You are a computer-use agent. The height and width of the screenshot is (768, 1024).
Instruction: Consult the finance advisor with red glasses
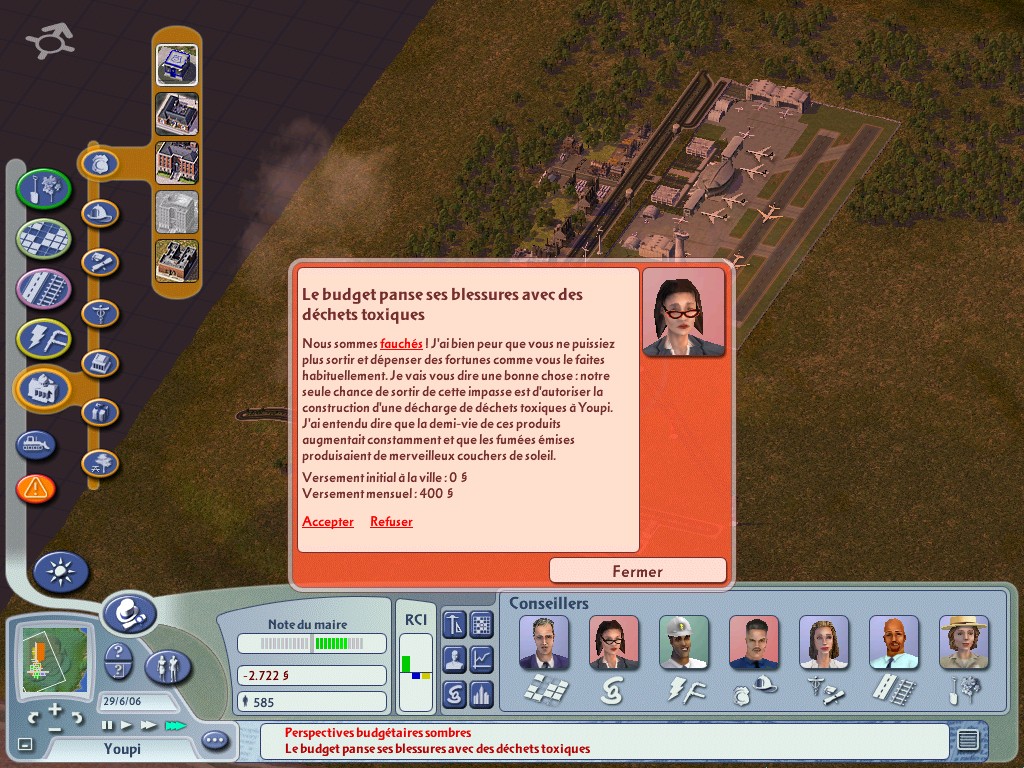(x=614, y=642)
